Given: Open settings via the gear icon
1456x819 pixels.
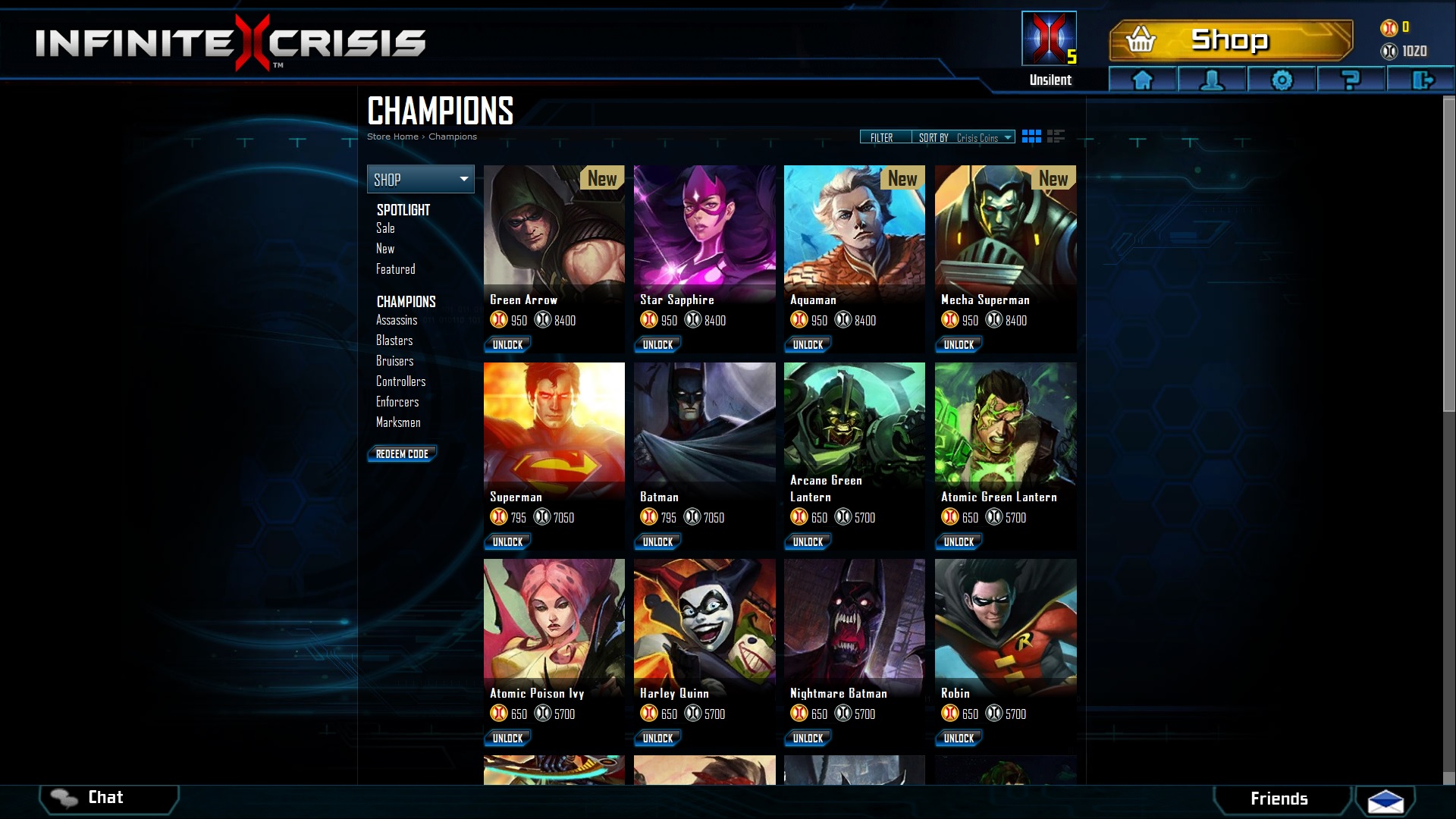Looking at the screenshot, I should click(x=1282, y=80).
